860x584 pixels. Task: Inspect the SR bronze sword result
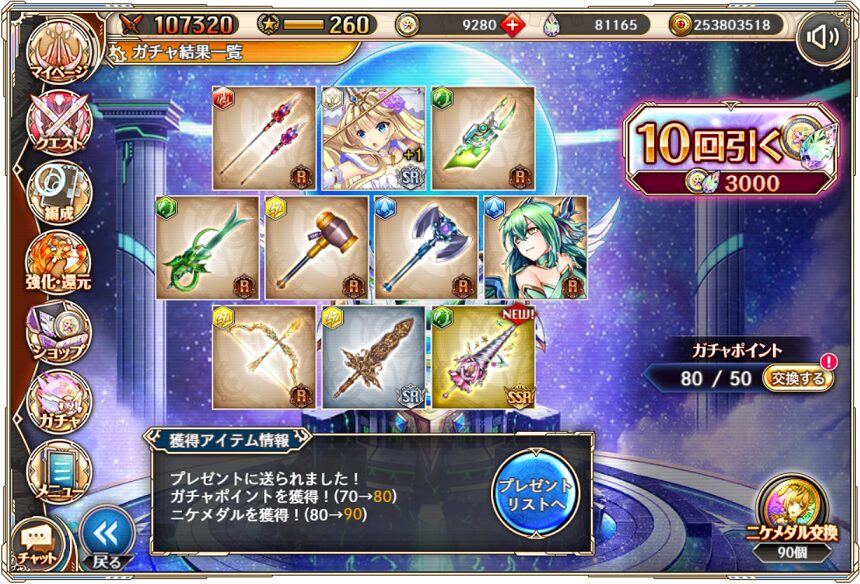click(373, 357)
